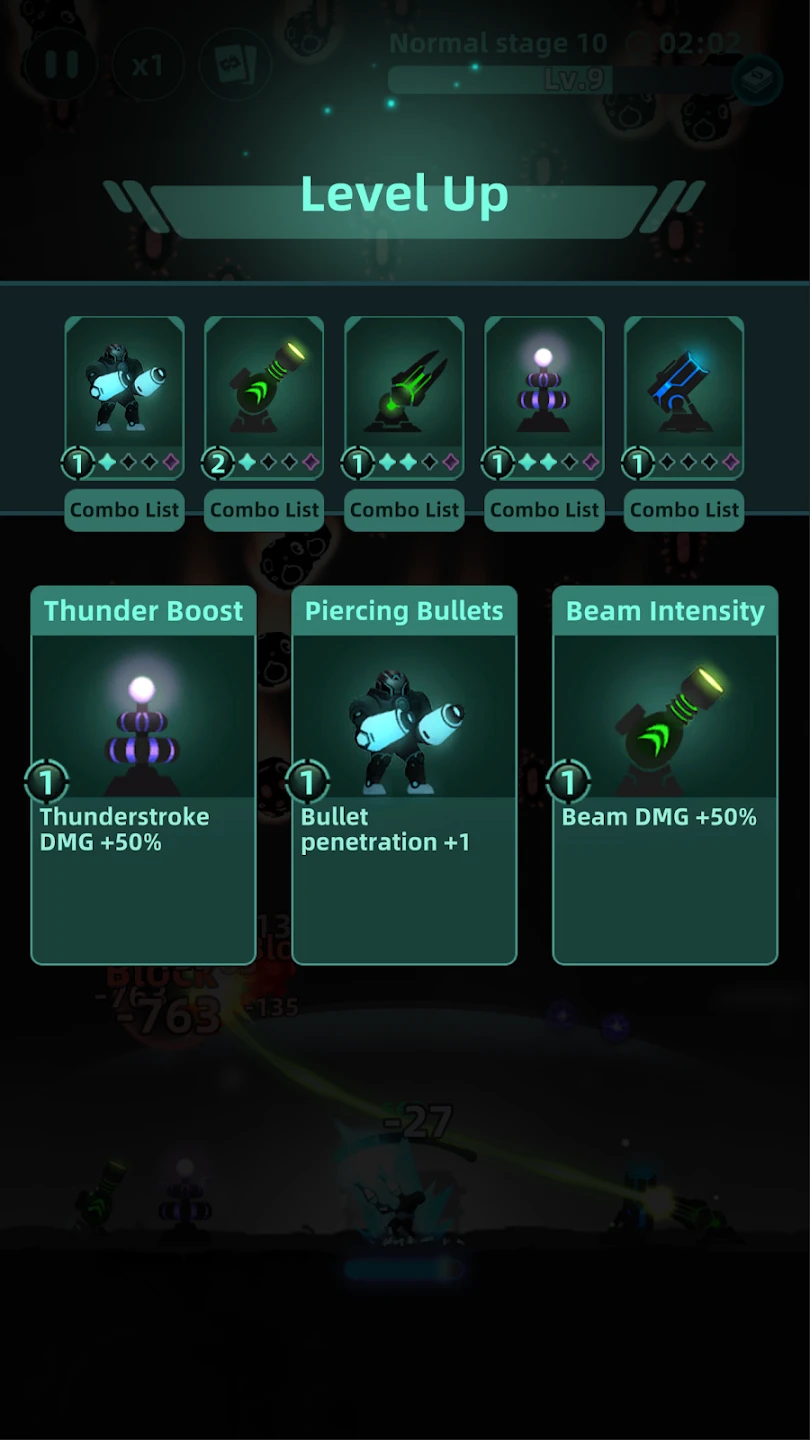
Task: Open Combo List under the robot gunner
Action: click(124, 510)
